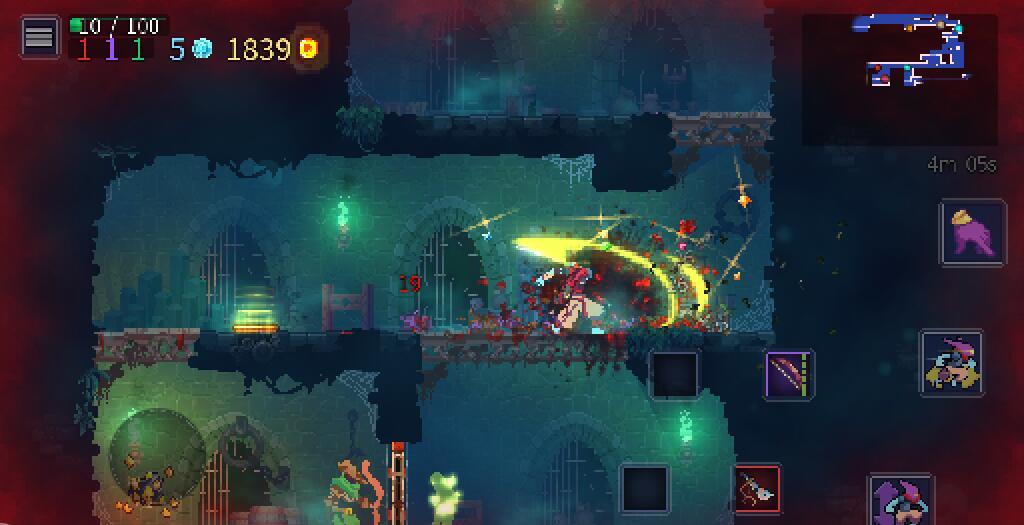Use the purple health flask
This screenshot has height=525, width=1024.
(972, 232)
